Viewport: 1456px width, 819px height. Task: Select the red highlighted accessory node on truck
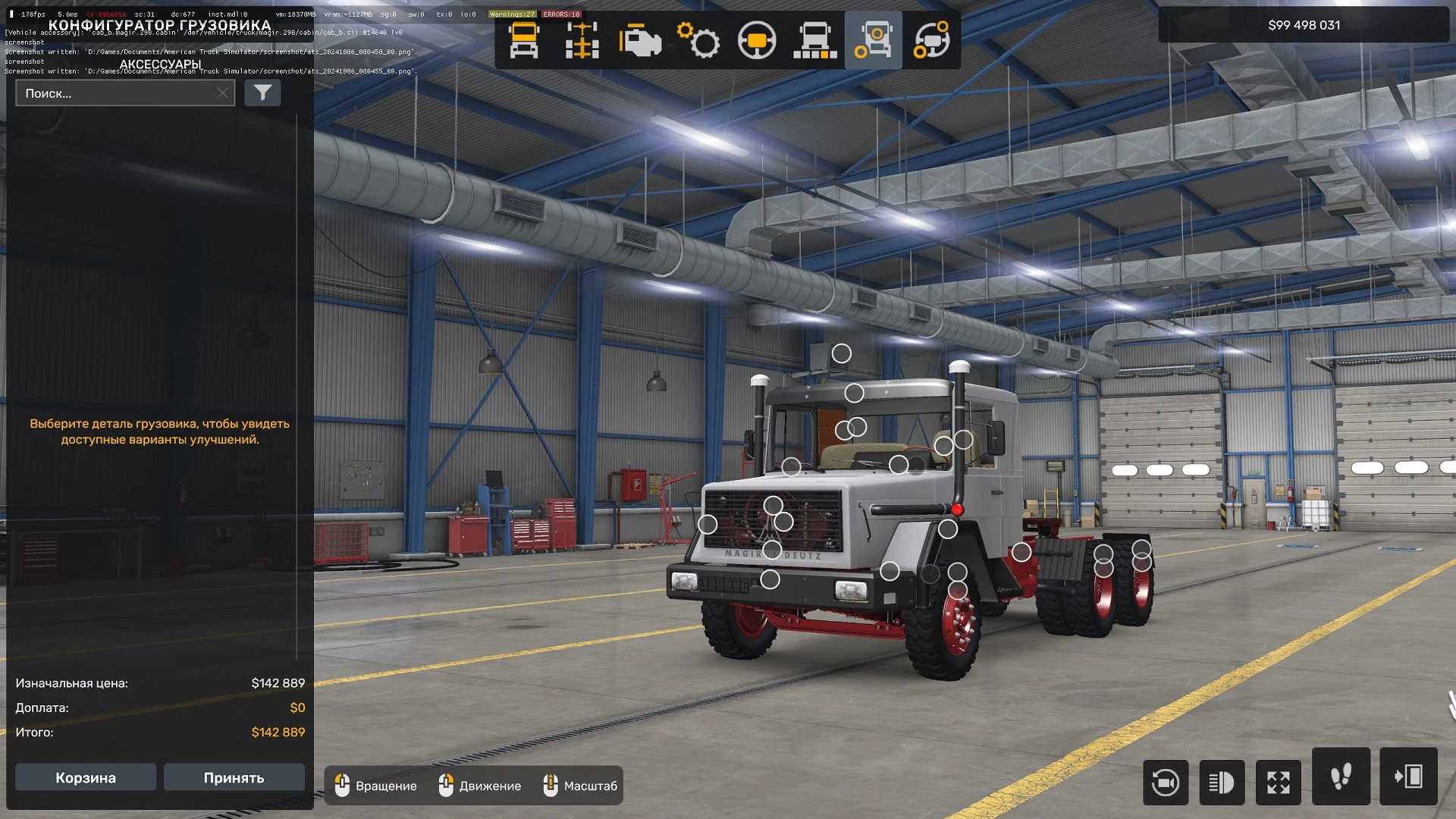click(957, 510)
